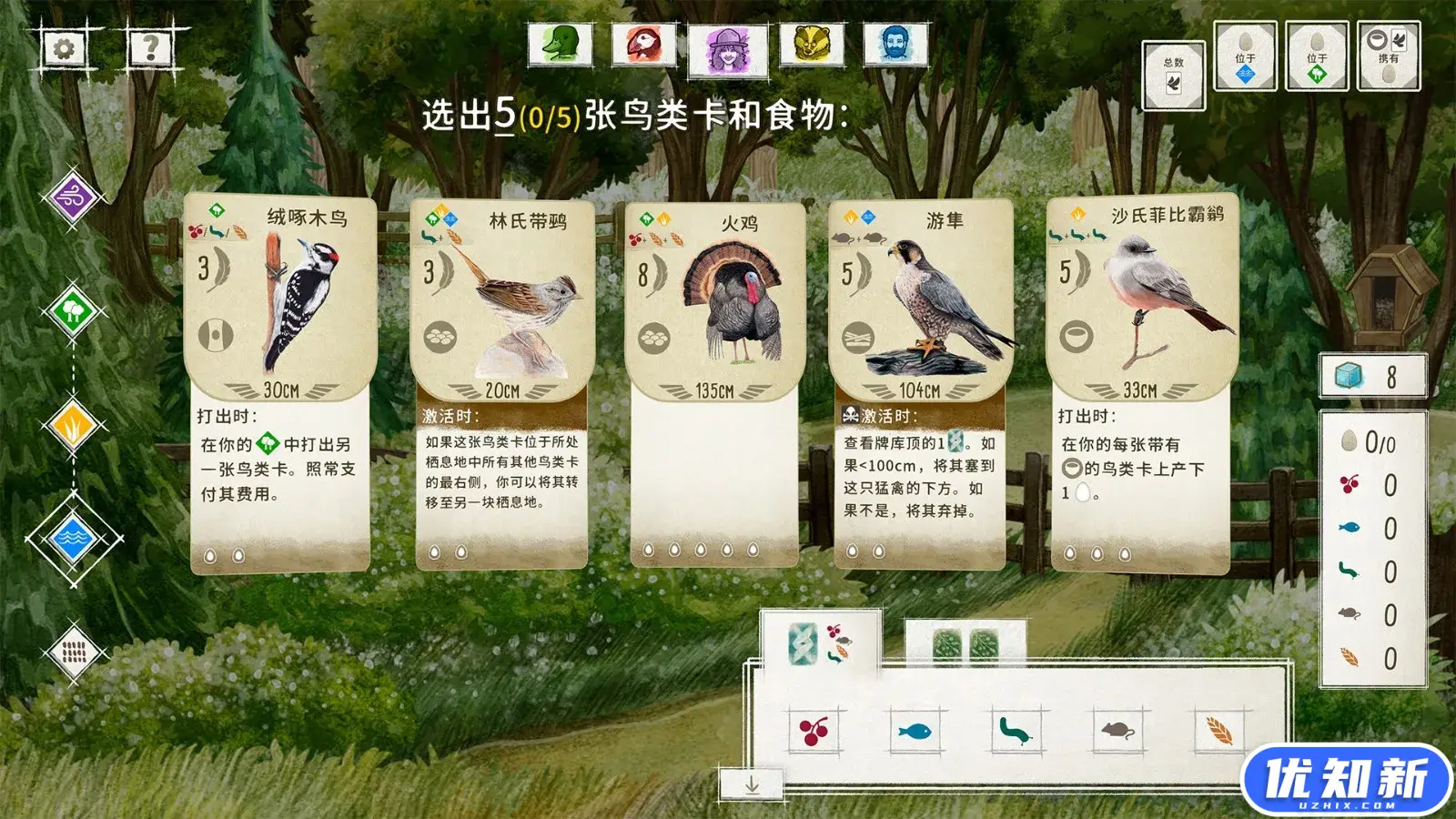The image size is (1456, 819).
Task: Choose the Say's Phoebe (沙氏菲比霸鹟) card
Action: pos(1141,382)
